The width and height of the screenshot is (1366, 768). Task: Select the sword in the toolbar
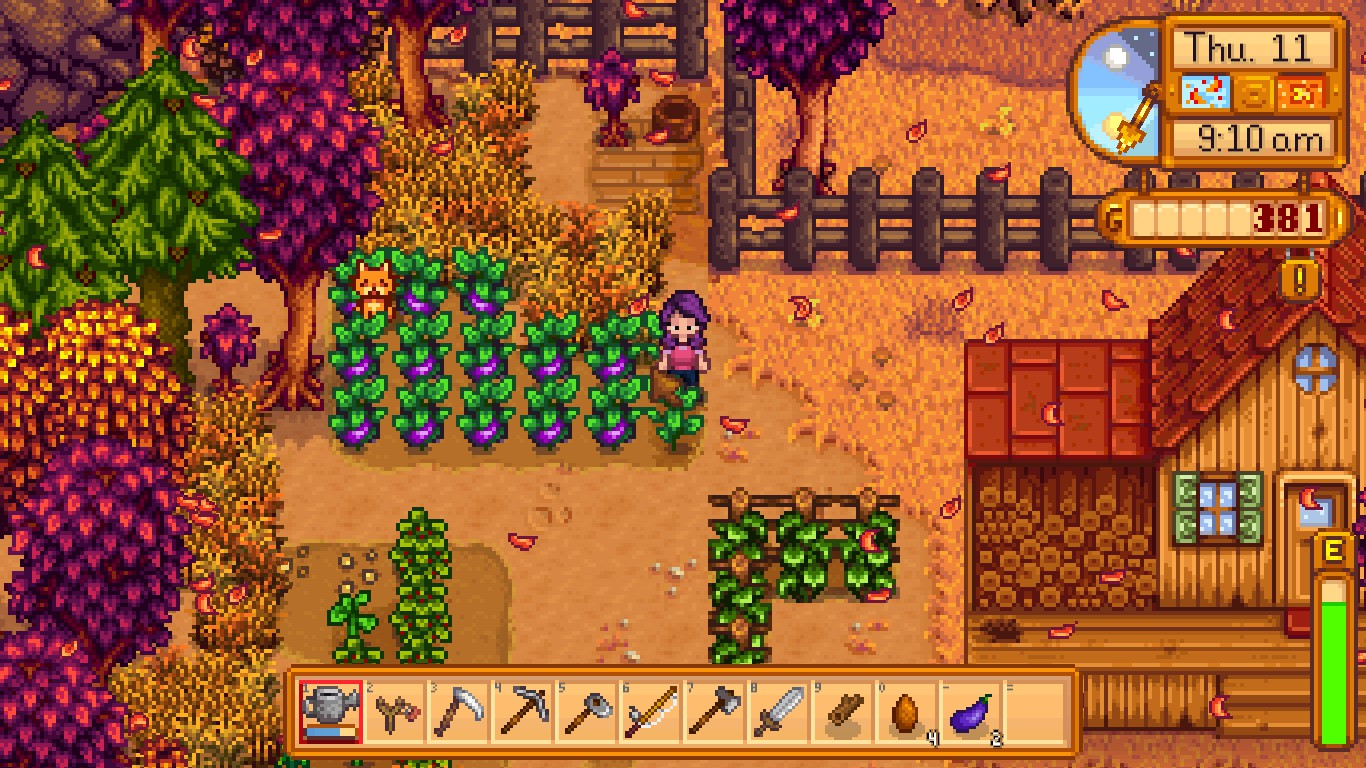[x=779, y=711]
